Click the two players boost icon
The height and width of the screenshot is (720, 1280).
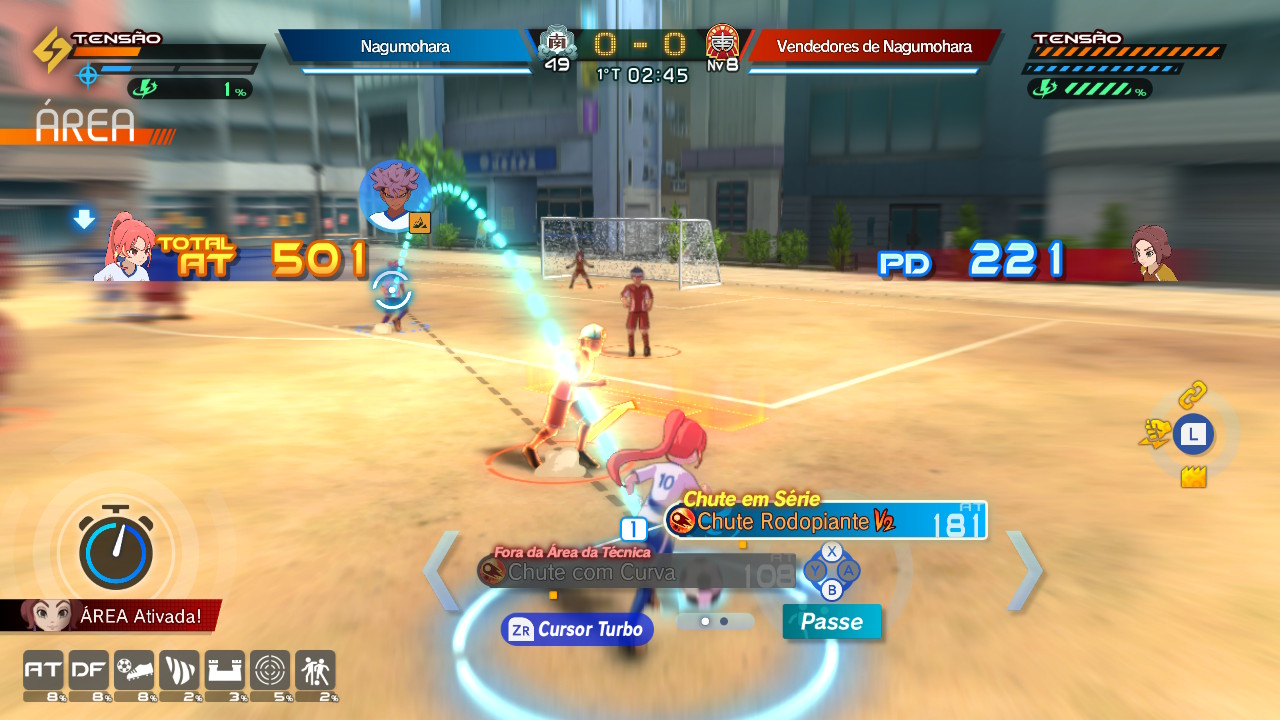click(x=315, y=670)
